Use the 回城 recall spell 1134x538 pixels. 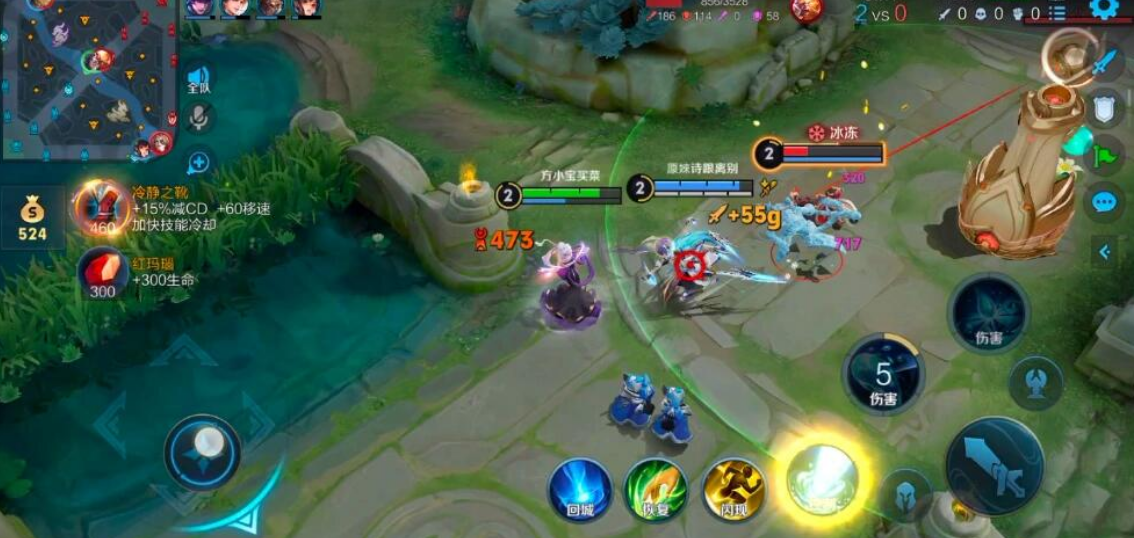point(580,489)
